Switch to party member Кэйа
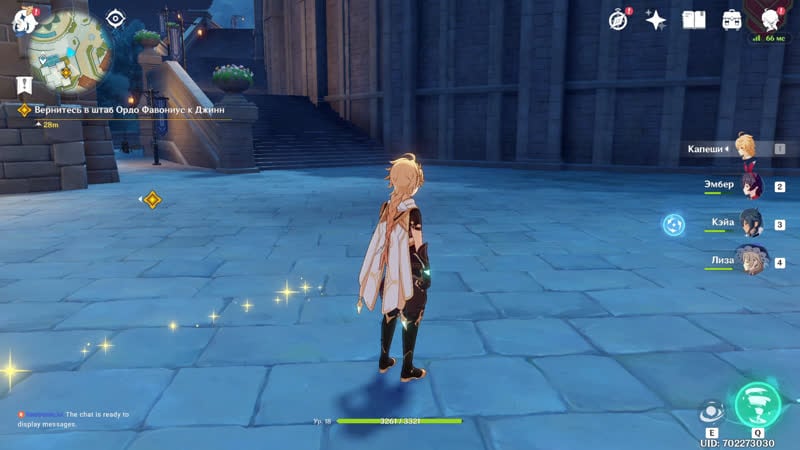The width and height of the screenshot is (800, 450). (750, 224)
